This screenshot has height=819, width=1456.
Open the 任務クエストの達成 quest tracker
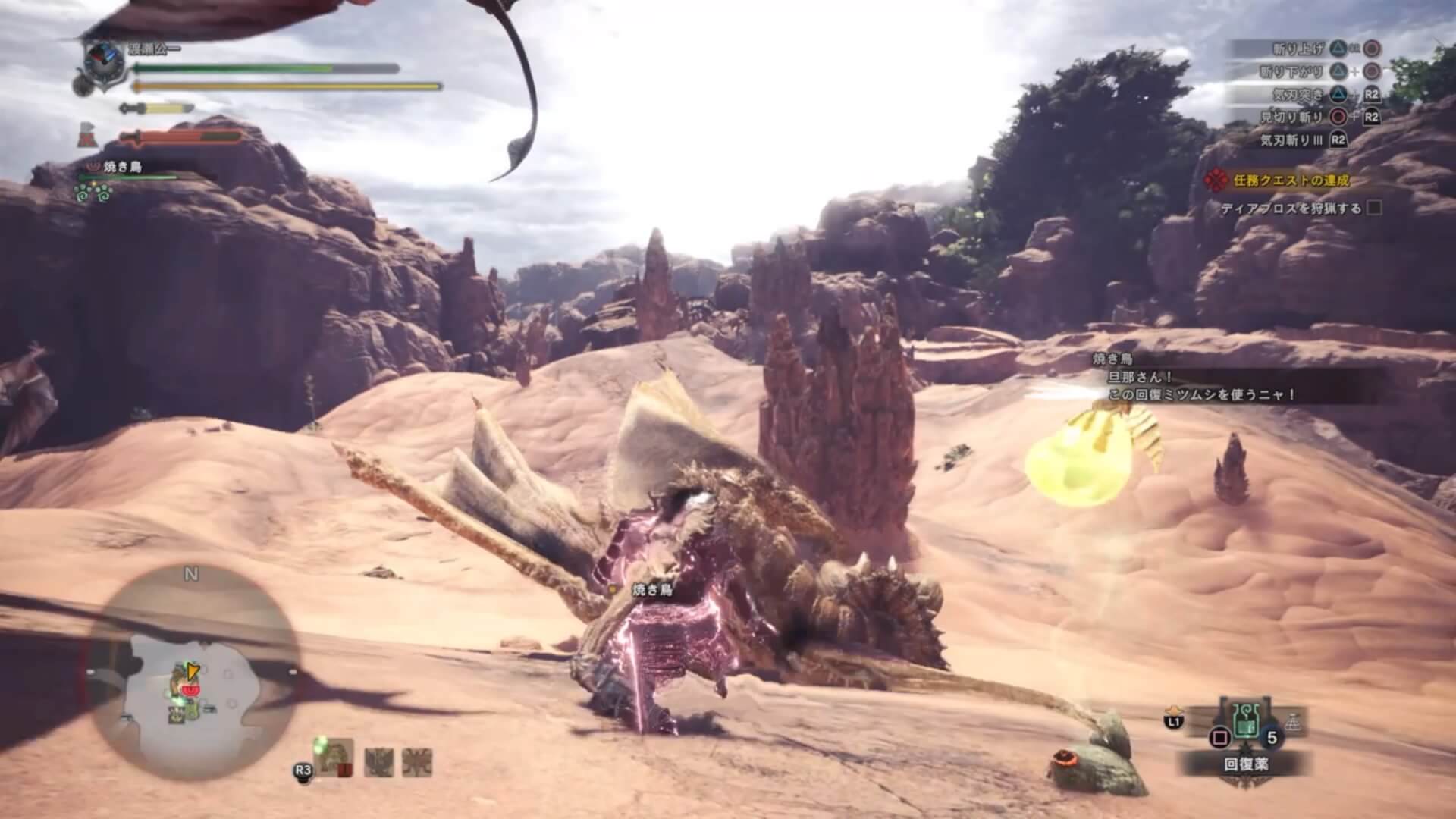1280,180
